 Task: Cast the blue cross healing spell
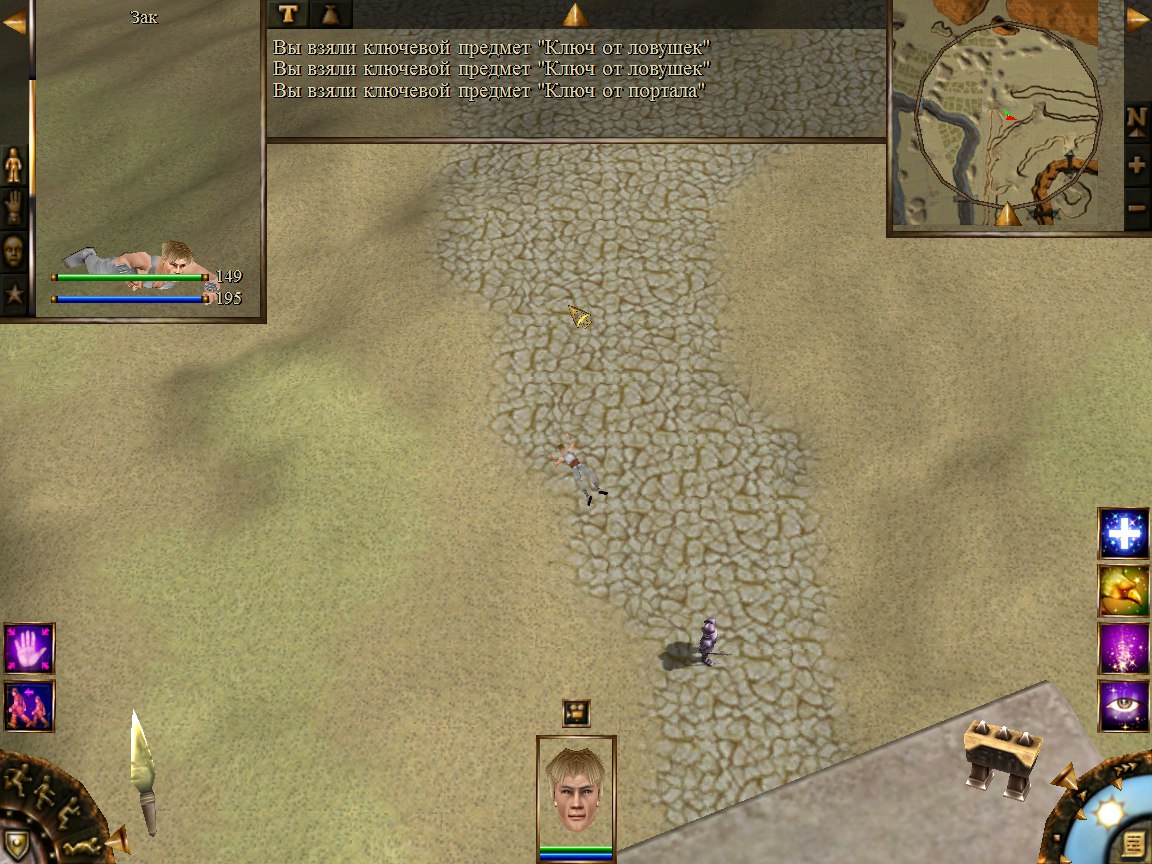coord(1124,534)
